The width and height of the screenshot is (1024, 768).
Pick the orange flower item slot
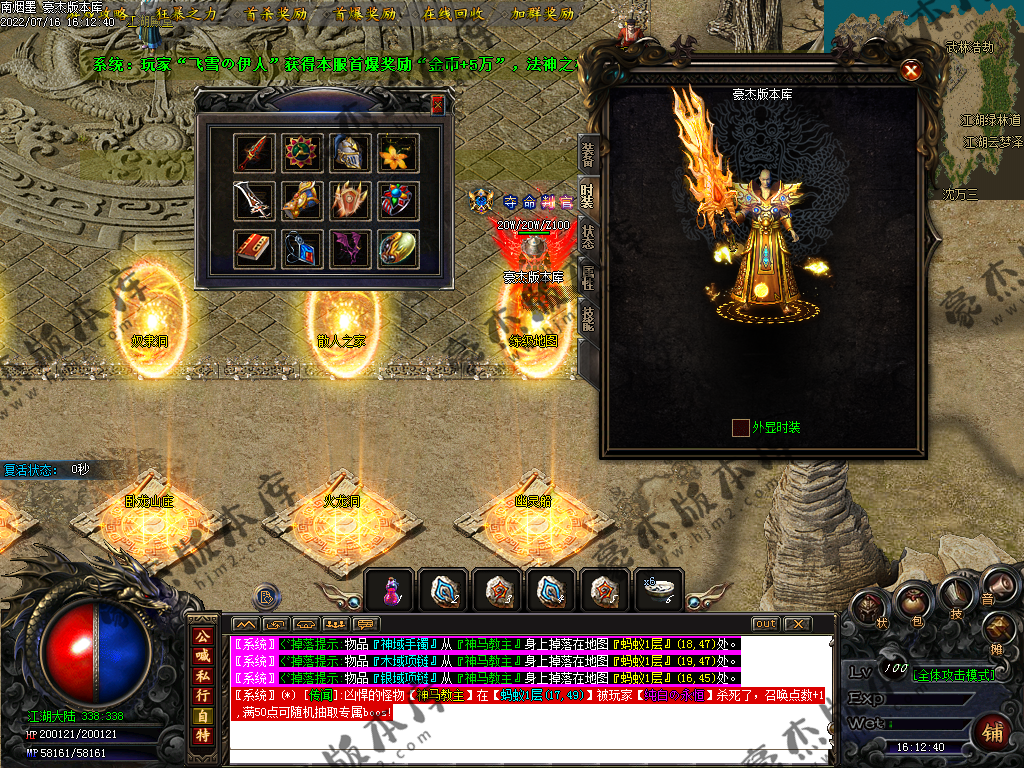point(398,152)
